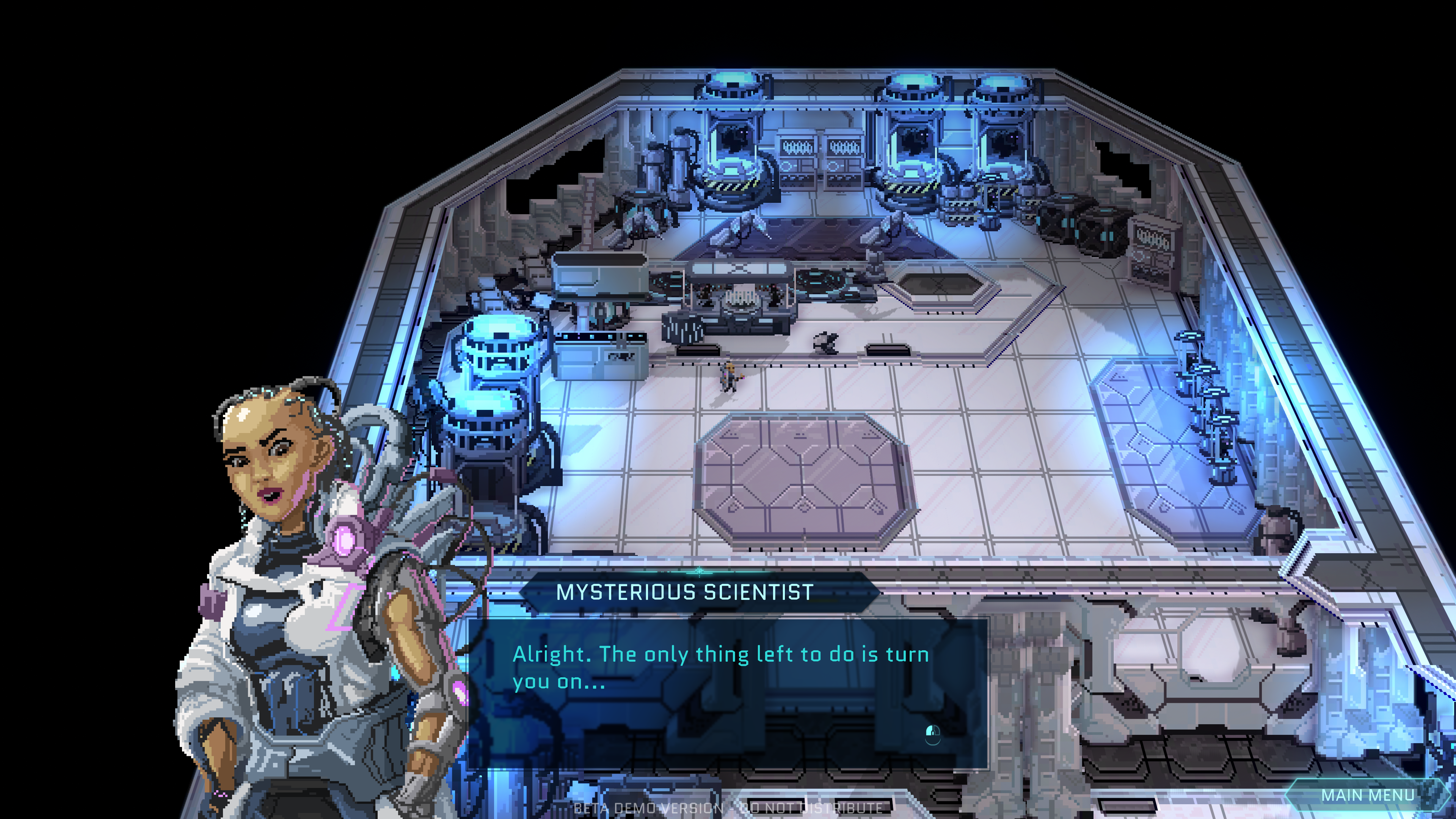Open the Main Menu button
The height and width of the screenshot is (819, 1456).
pos(1367,795)
